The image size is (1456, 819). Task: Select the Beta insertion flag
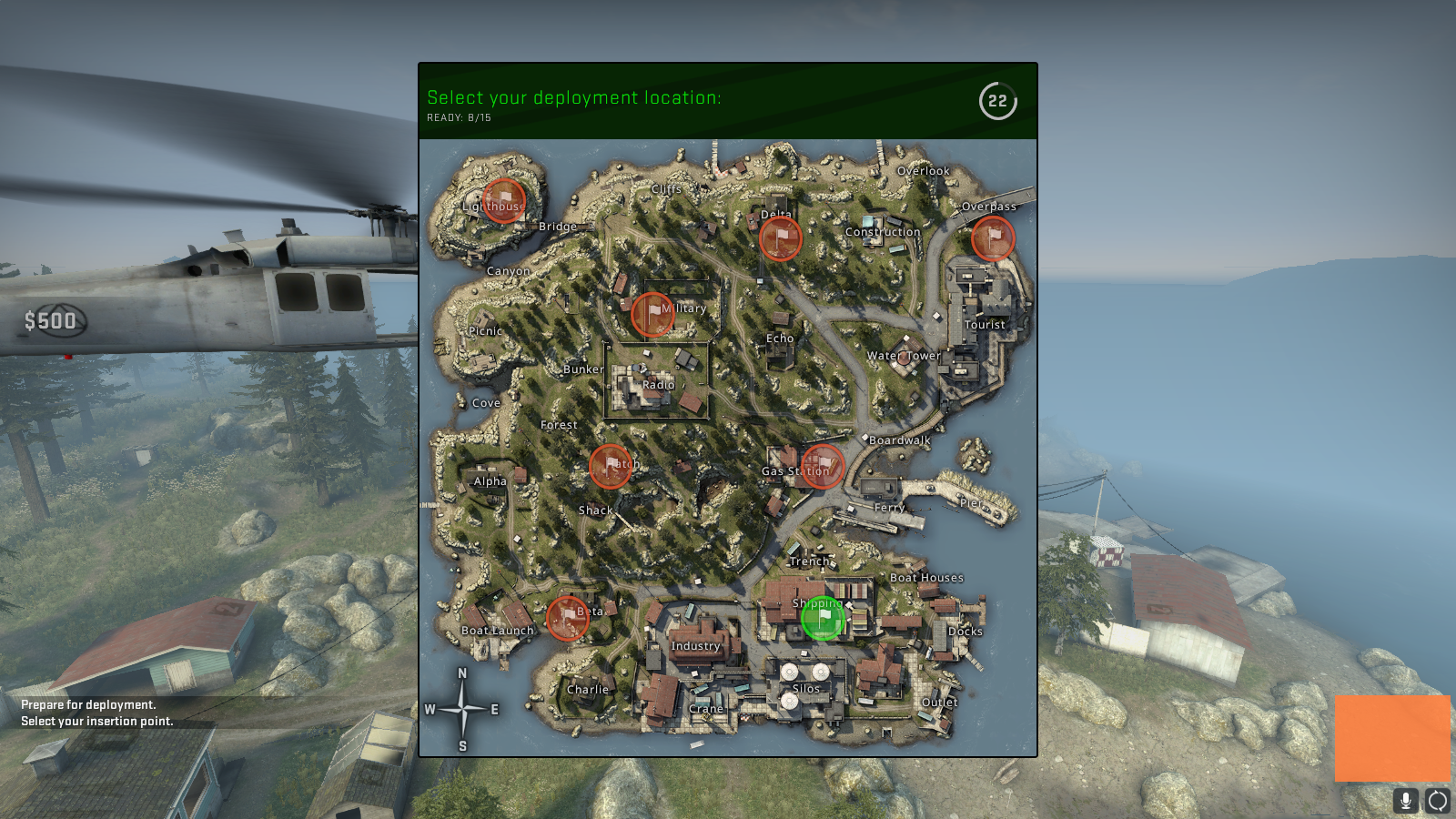click(568, 617)
